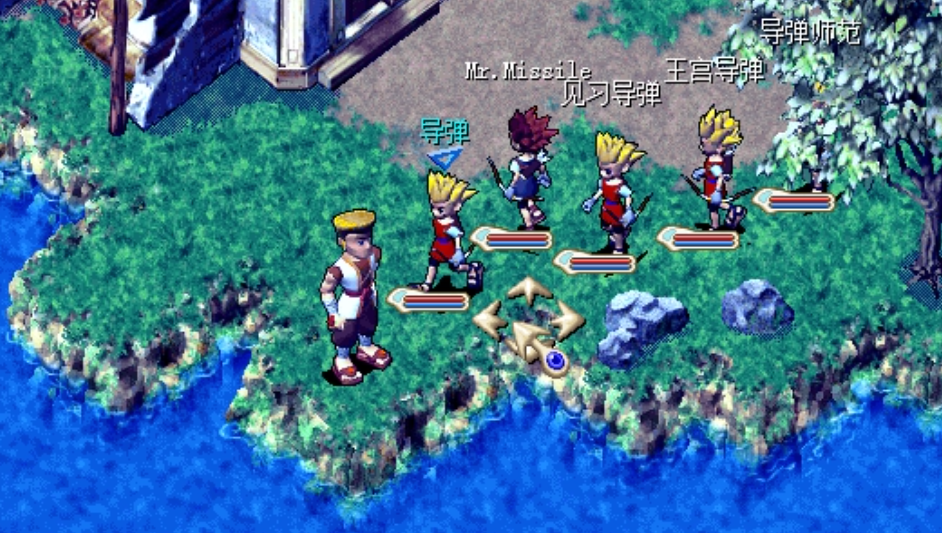The width and height of the screenshot is (942, 533).
Task: Click the left arrow of the direction compass
Action: coord(490,320)
